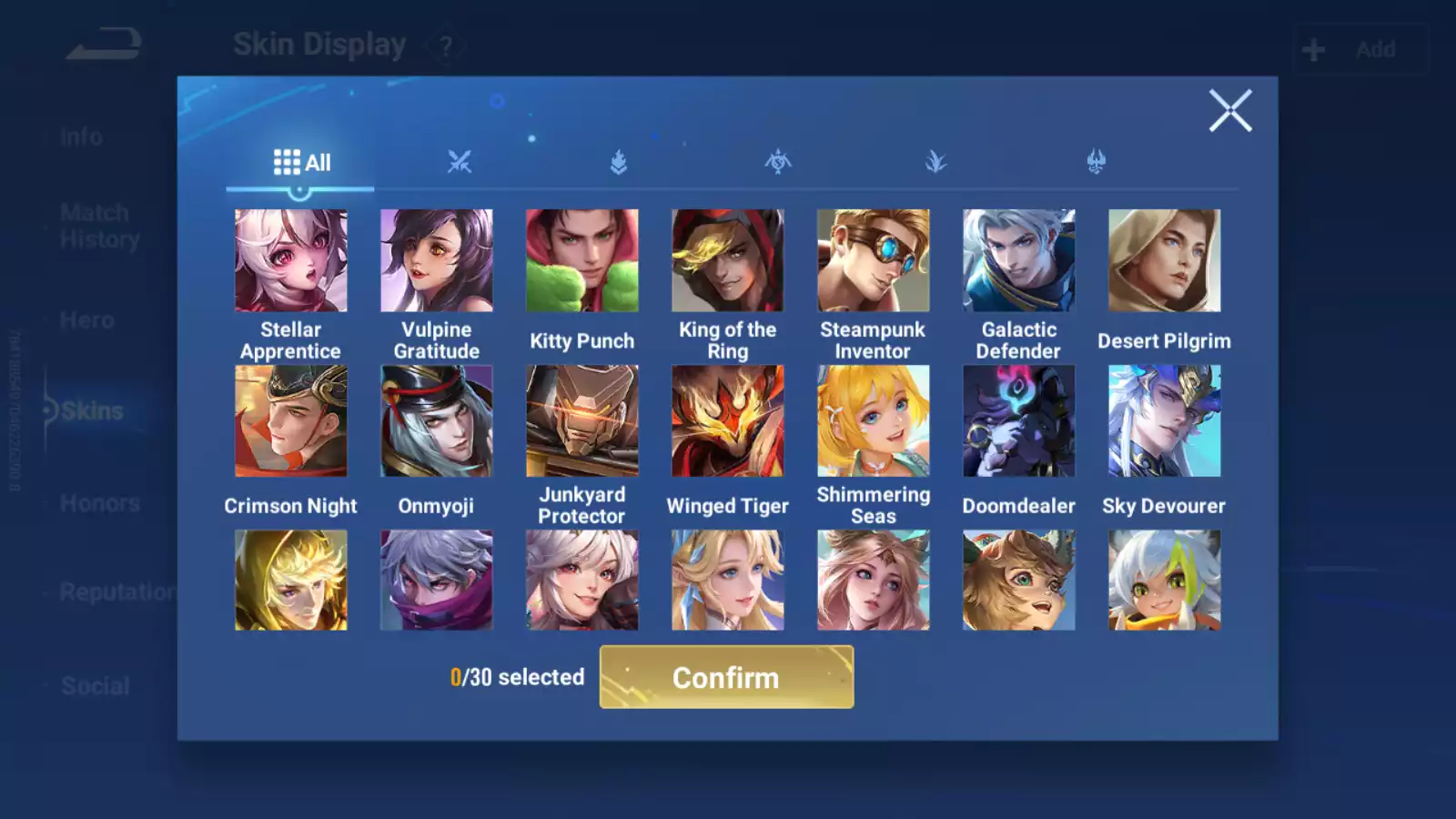1456x819 pixels.
Task: Filter skins by the crossed swords tab
Action: pyautogui.click(x=460, y=163)
